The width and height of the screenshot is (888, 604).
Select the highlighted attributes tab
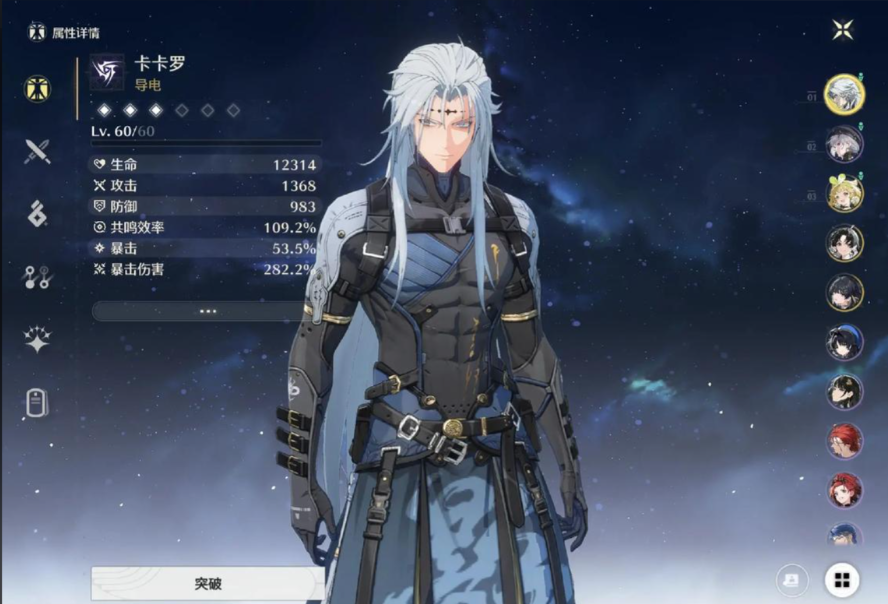(38, 88)
